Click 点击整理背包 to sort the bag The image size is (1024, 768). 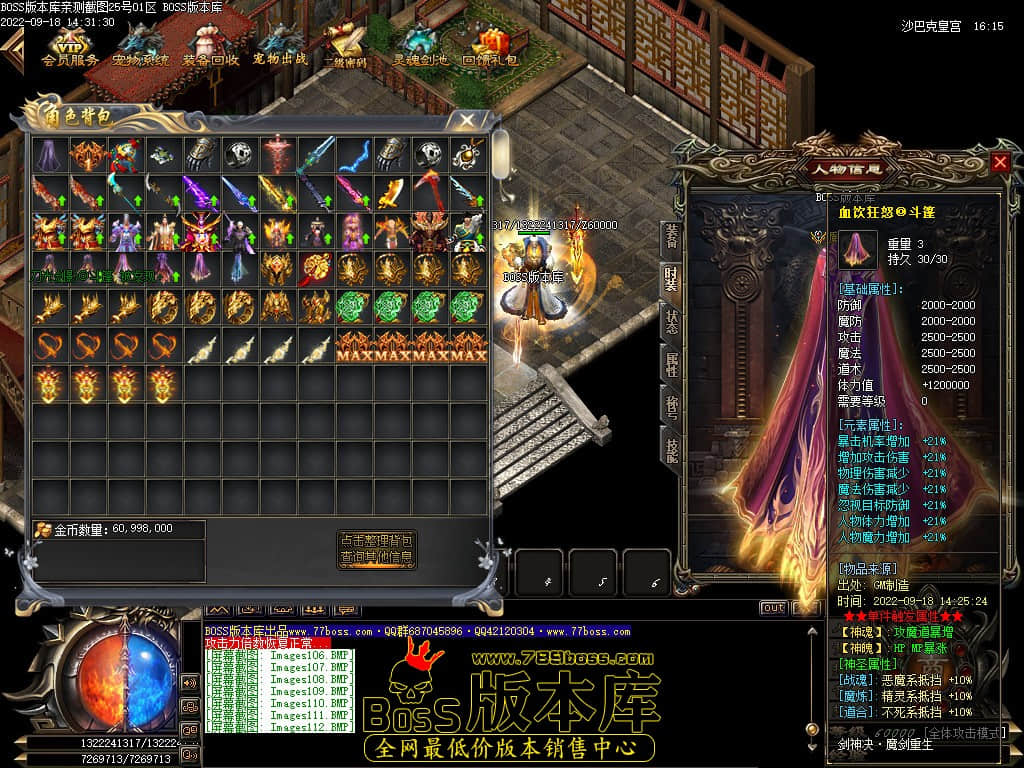pyautogui.click(x=376, y=540)
